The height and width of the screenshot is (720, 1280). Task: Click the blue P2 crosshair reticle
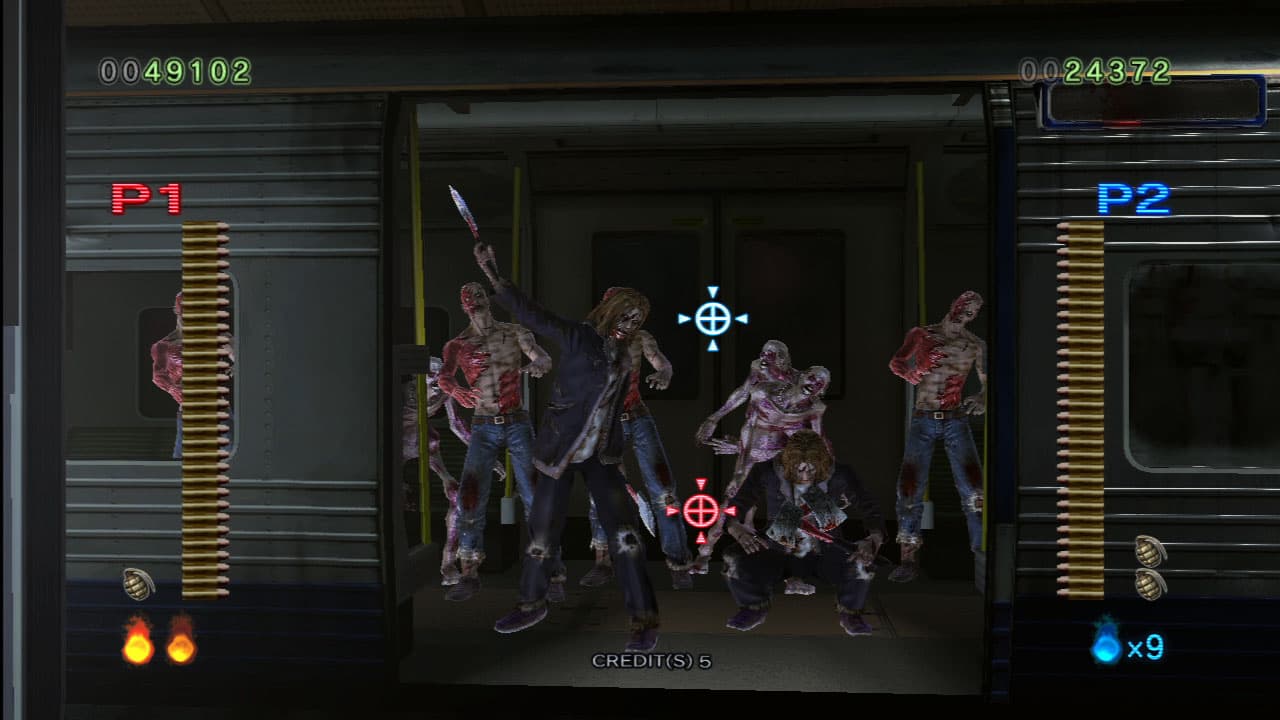point(712,320)
